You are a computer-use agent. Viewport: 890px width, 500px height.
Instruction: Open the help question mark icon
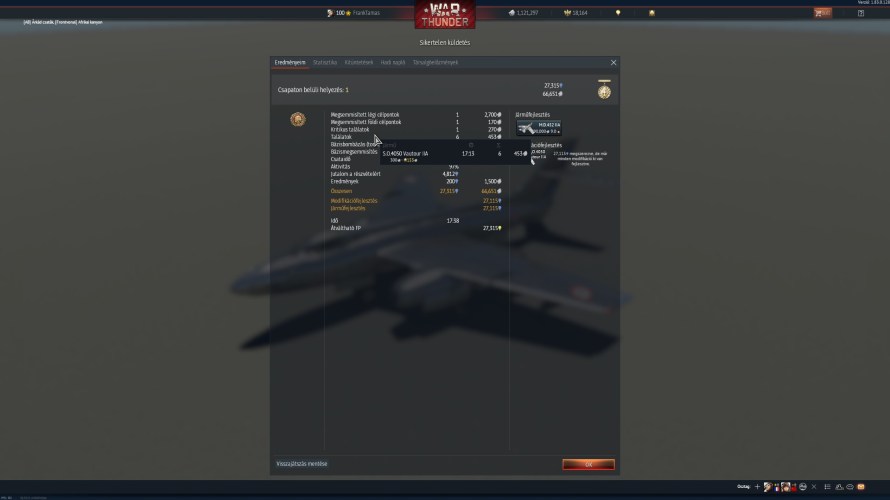(x=861, y=13)
